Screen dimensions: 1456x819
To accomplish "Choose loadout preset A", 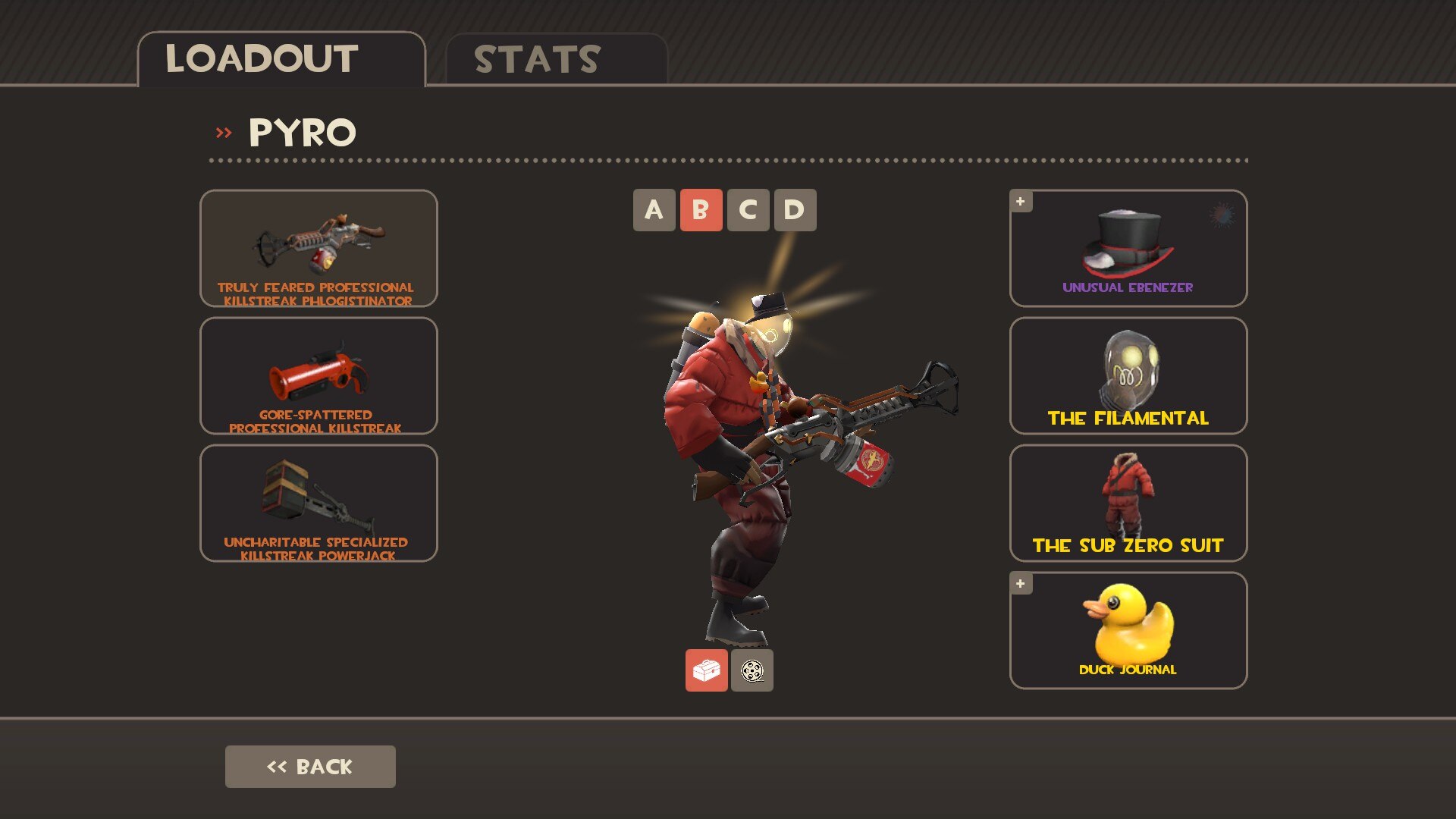I will pyautogui.click(x=654, y=210).
